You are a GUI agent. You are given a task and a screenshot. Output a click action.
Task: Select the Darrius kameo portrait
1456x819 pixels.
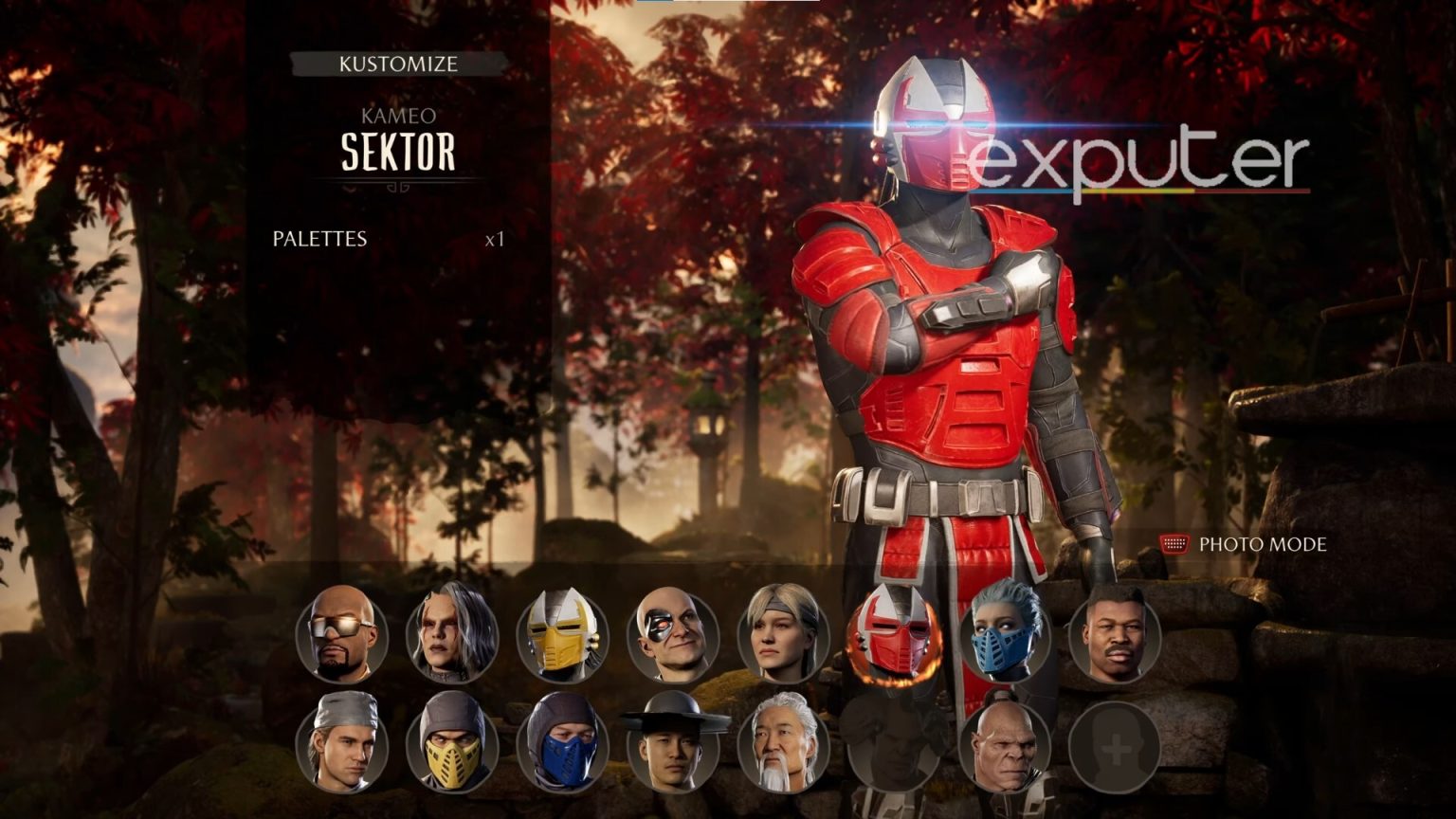point(341,638)
